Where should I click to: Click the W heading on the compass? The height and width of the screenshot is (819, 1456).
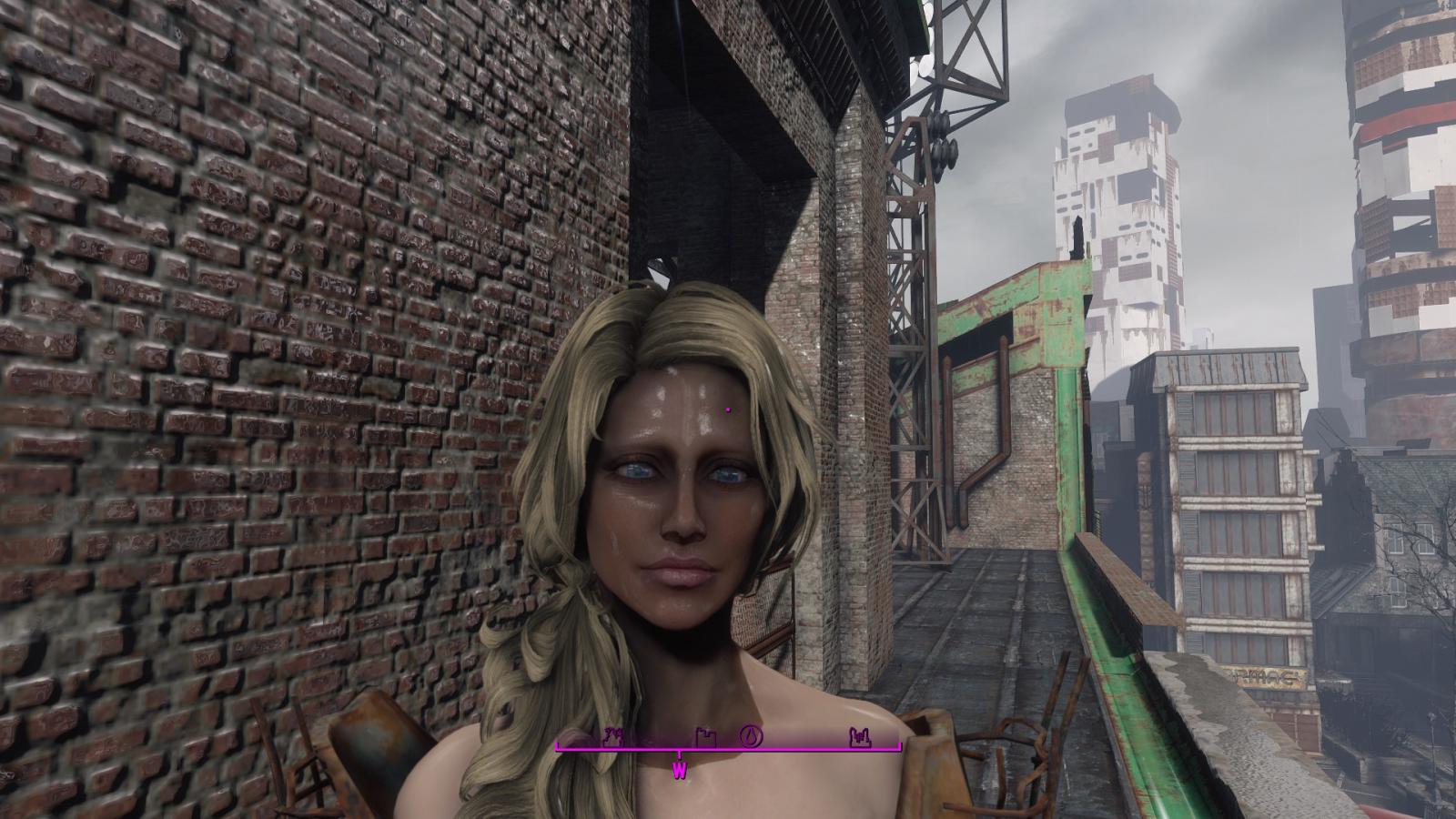pos(680,771)
